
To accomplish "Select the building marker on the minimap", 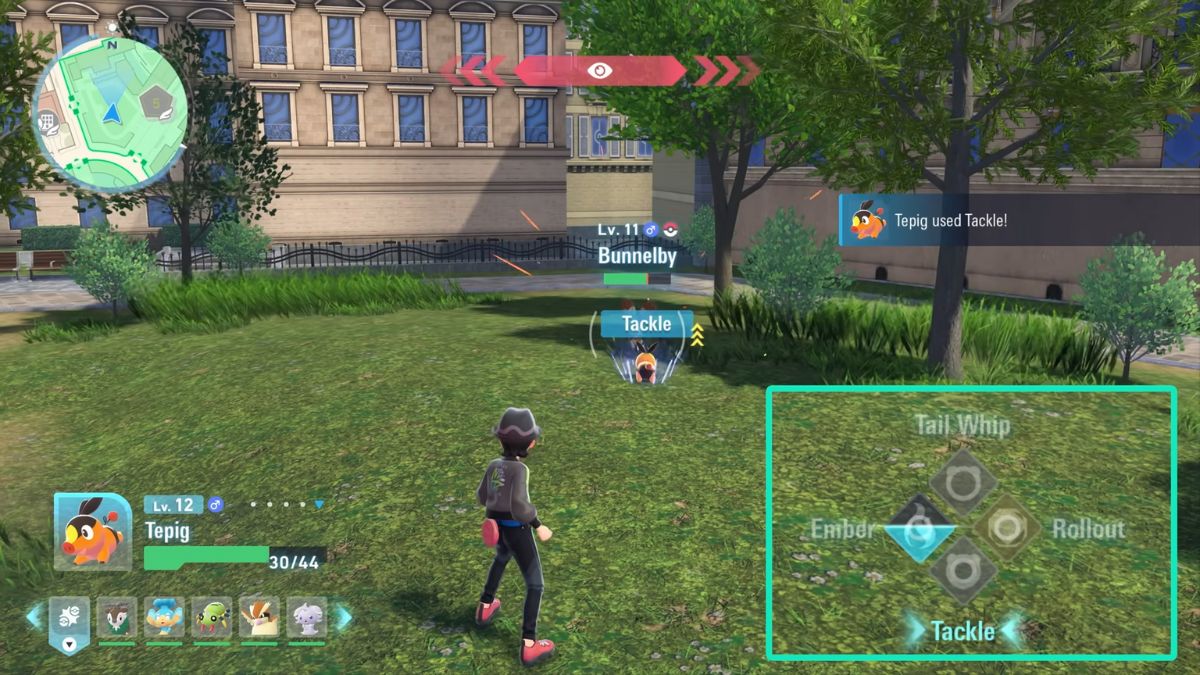I will click(x=45, y=122).
